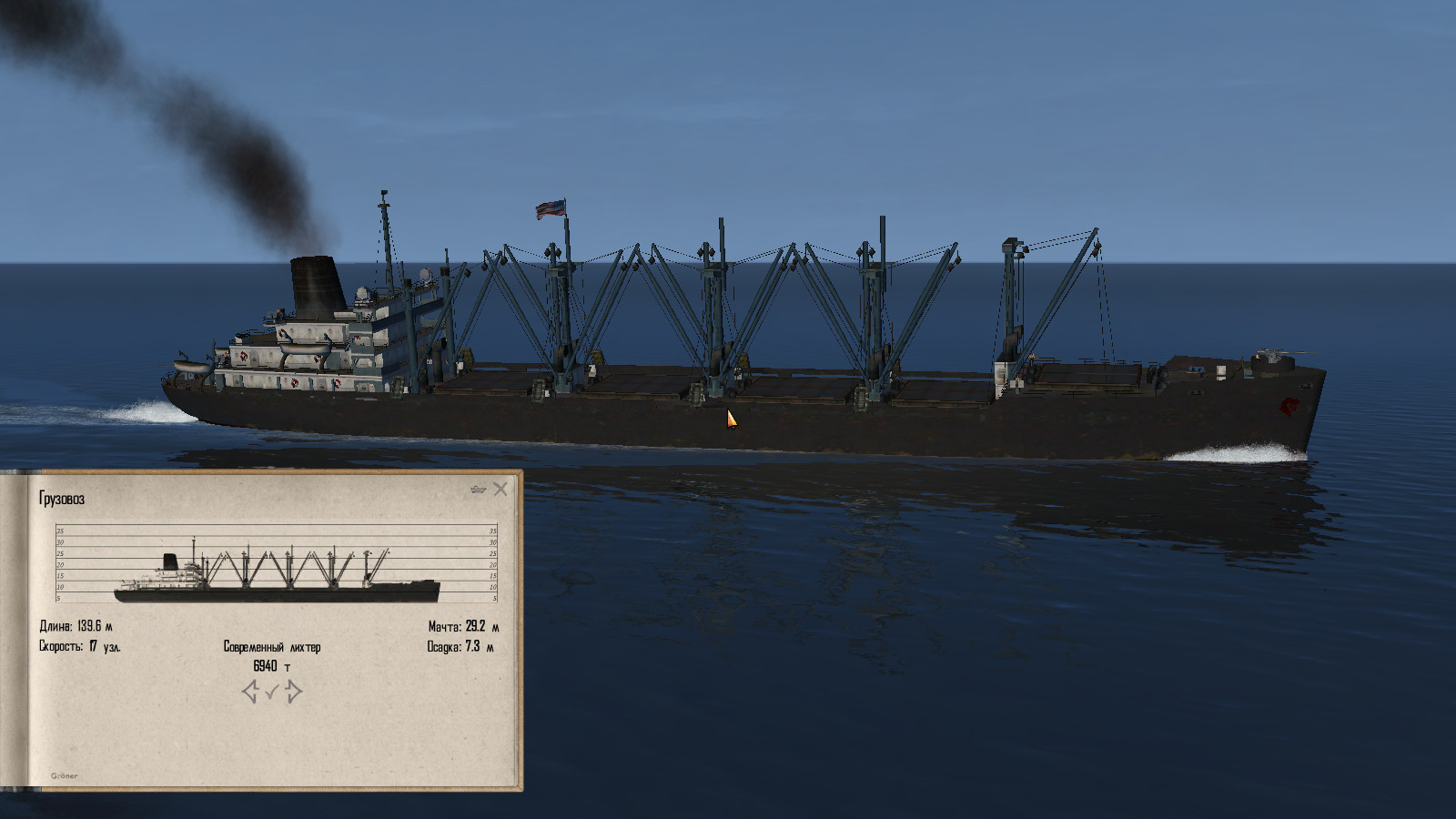Confirm ship identification with the checkmark

271,693
